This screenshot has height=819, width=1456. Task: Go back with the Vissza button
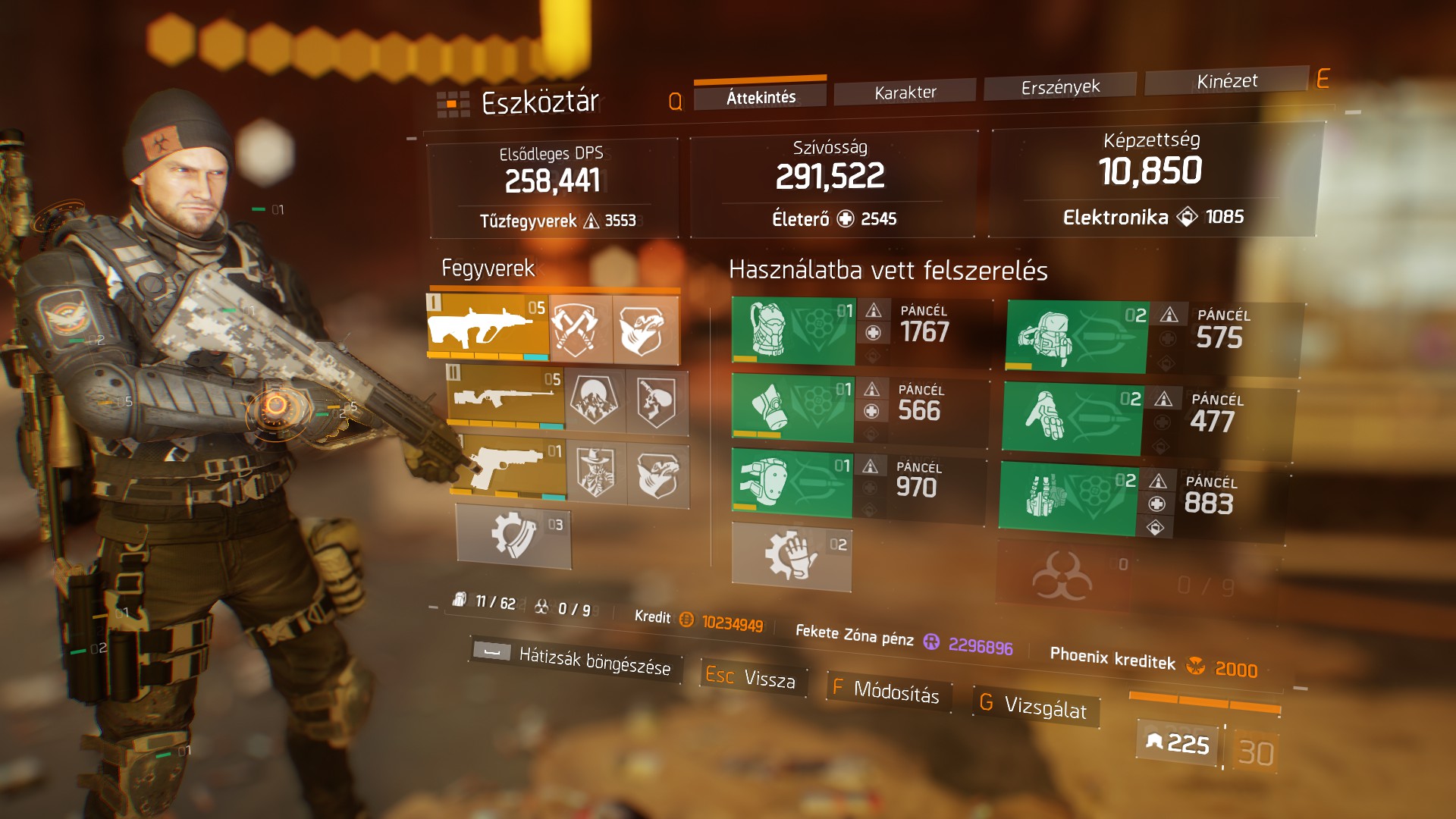coord(752,676)
